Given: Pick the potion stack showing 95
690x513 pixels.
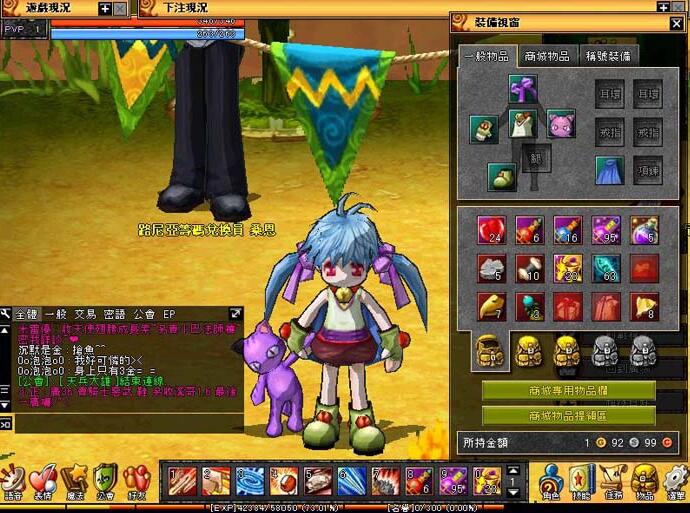Looking at the screenshot, I should (606, 229).
